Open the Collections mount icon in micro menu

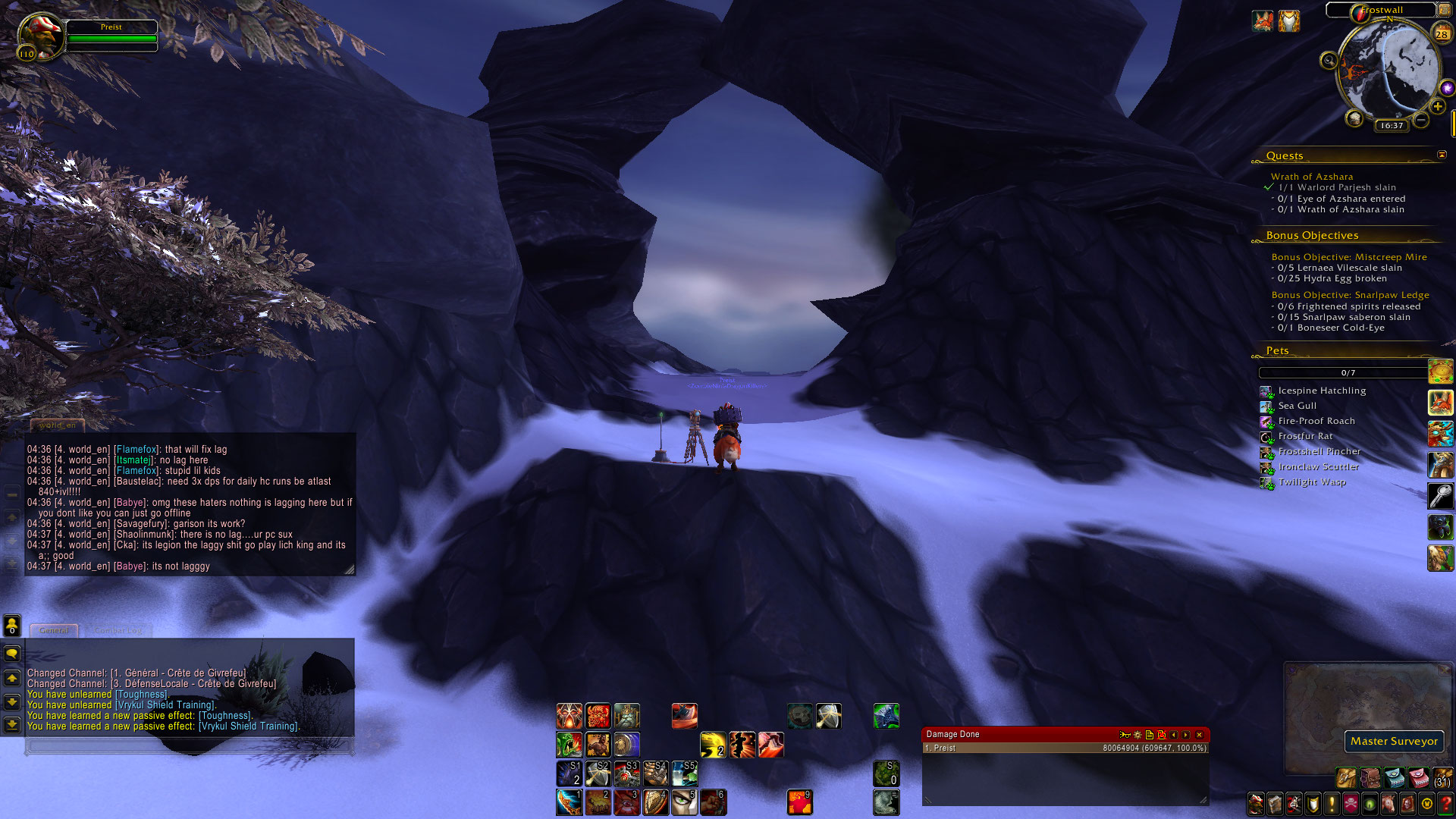pos(1388,805)
